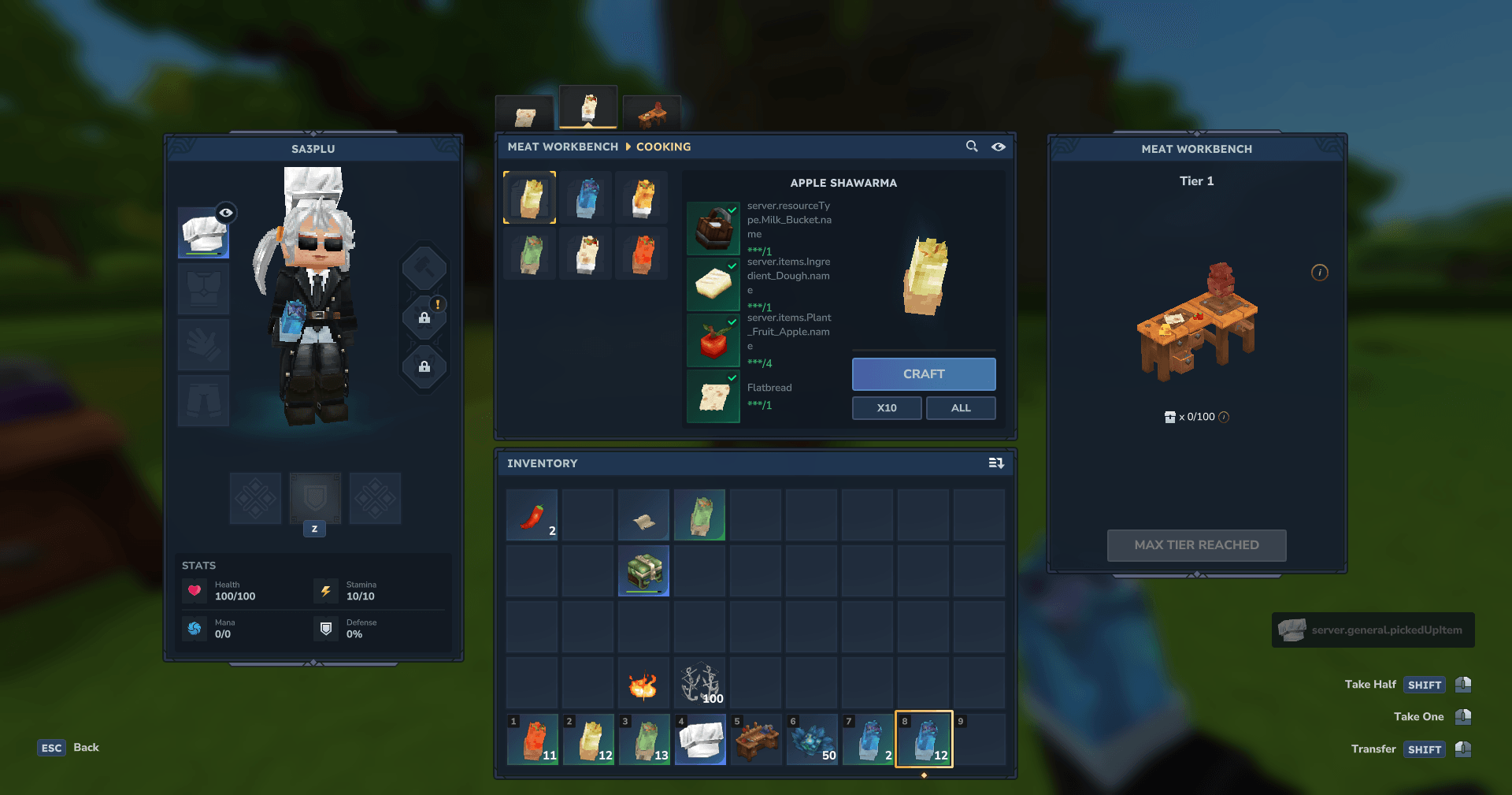1512x795 pixels.
Task: Select the blue crystal stack of 50
Action: [x=812, y=740]
